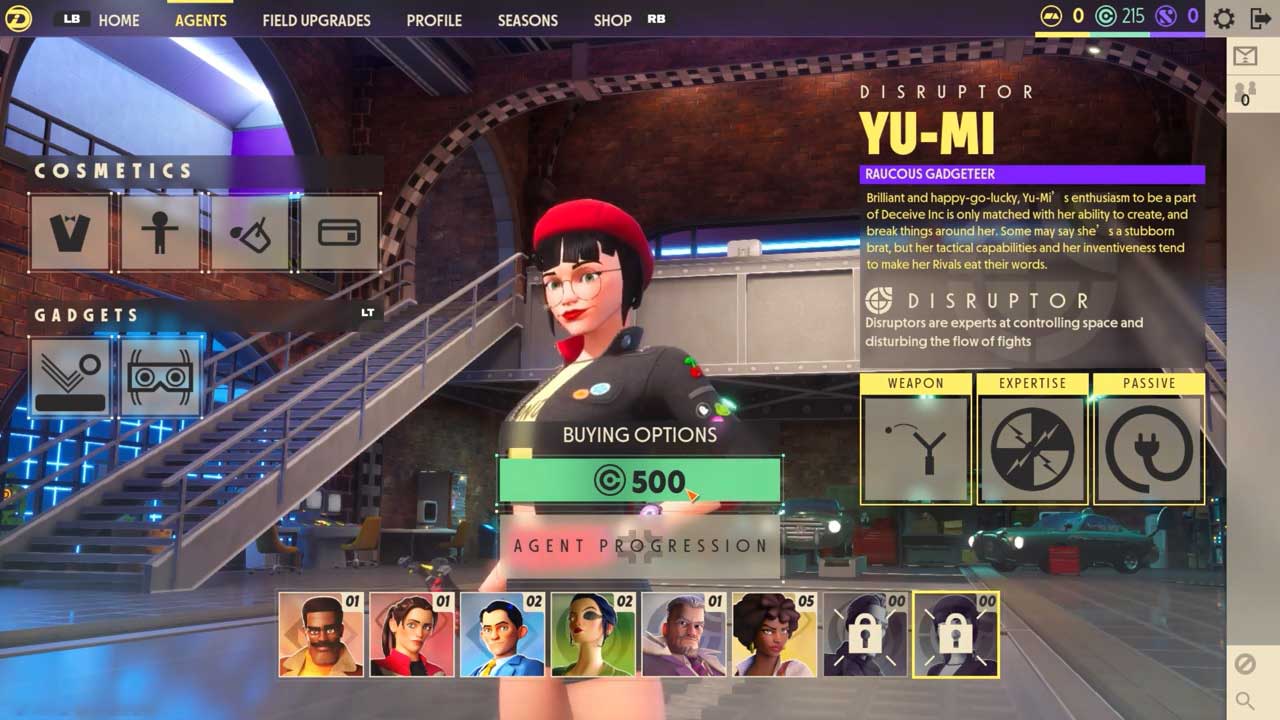Select the suit outfit cosmetics slot
Viewport: 1280px width, 720px height.
tap(70, 233)
